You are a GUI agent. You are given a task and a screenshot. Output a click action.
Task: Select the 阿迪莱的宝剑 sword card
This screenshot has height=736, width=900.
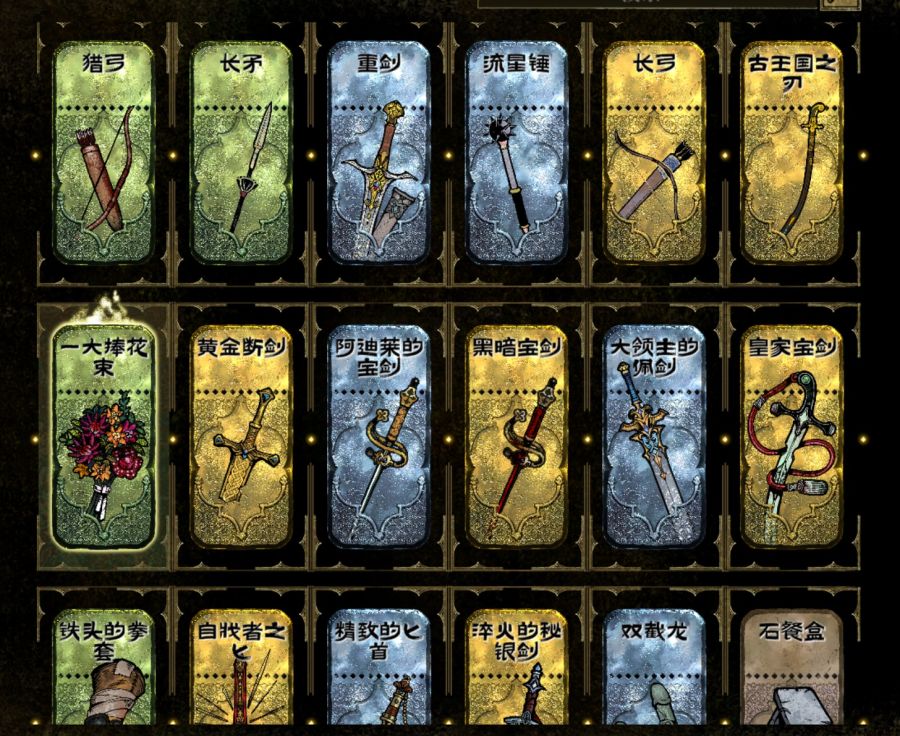tap(379, 436)
